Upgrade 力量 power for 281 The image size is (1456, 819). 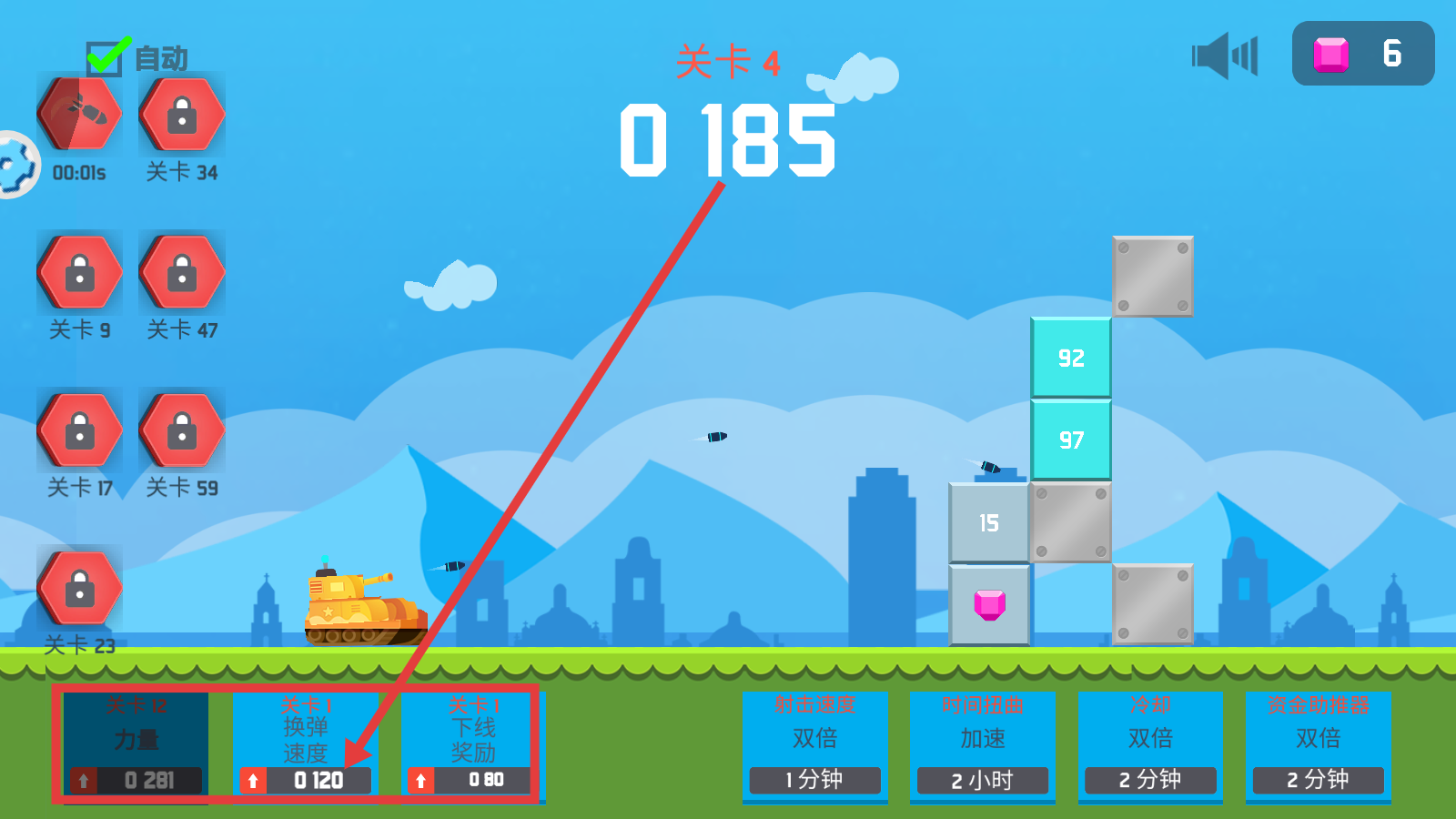click(x=136, y=780)
